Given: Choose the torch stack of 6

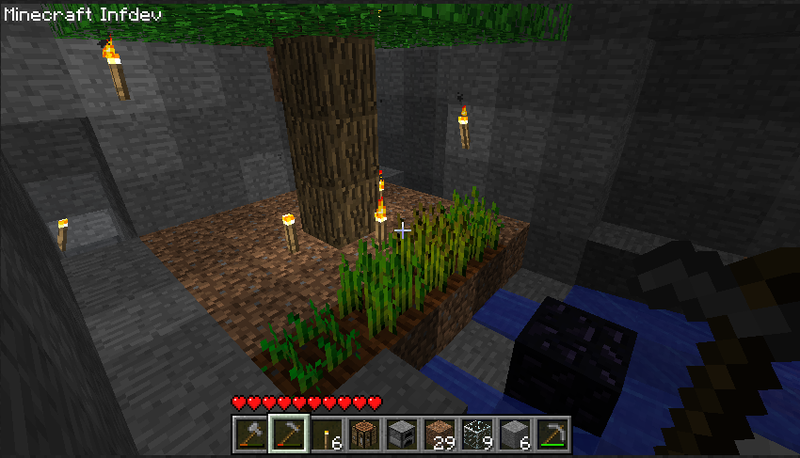Looking at the screenshot, I should (x=325, y=434).
